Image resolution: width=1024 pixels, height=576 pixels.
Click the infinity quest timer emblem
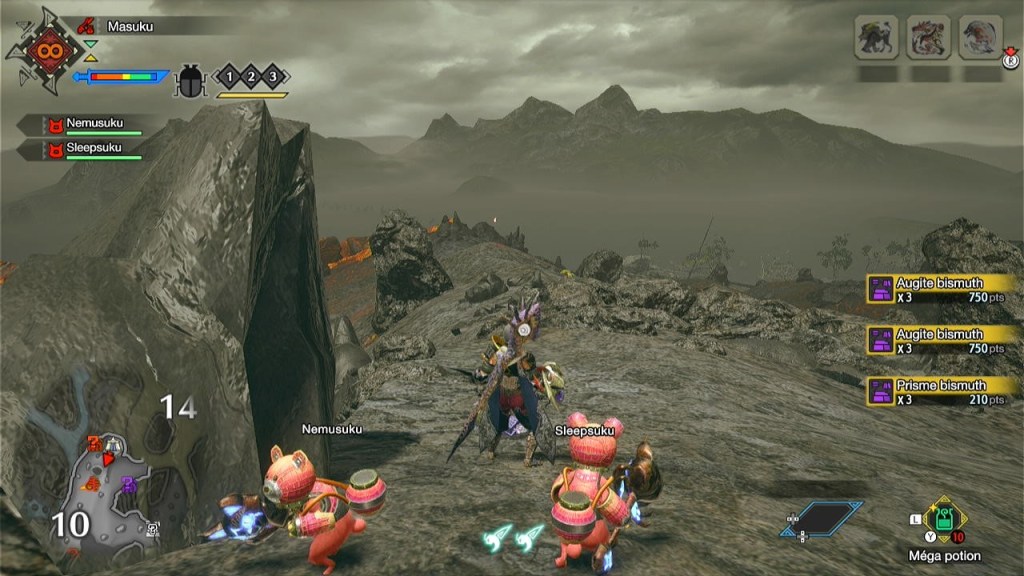coord(47,50)
